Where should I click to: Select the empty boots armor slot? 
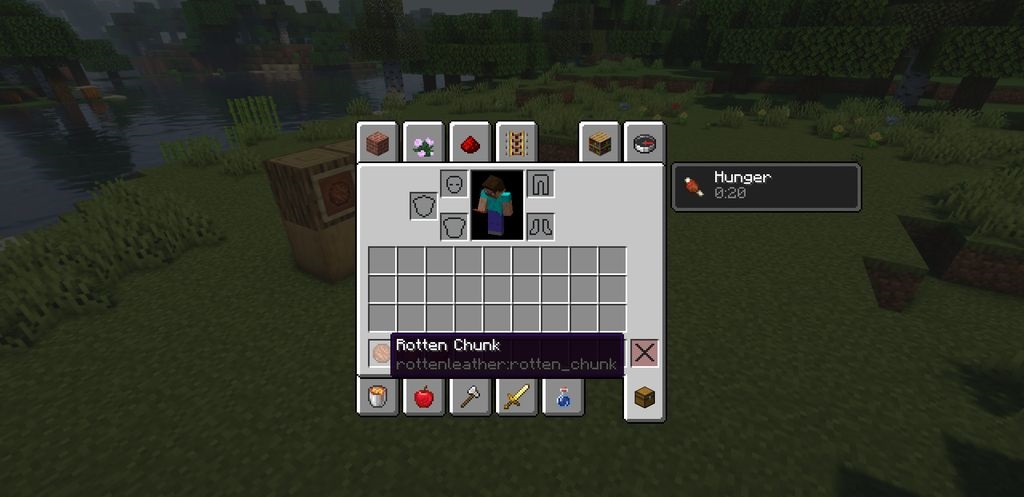[540, 227]
